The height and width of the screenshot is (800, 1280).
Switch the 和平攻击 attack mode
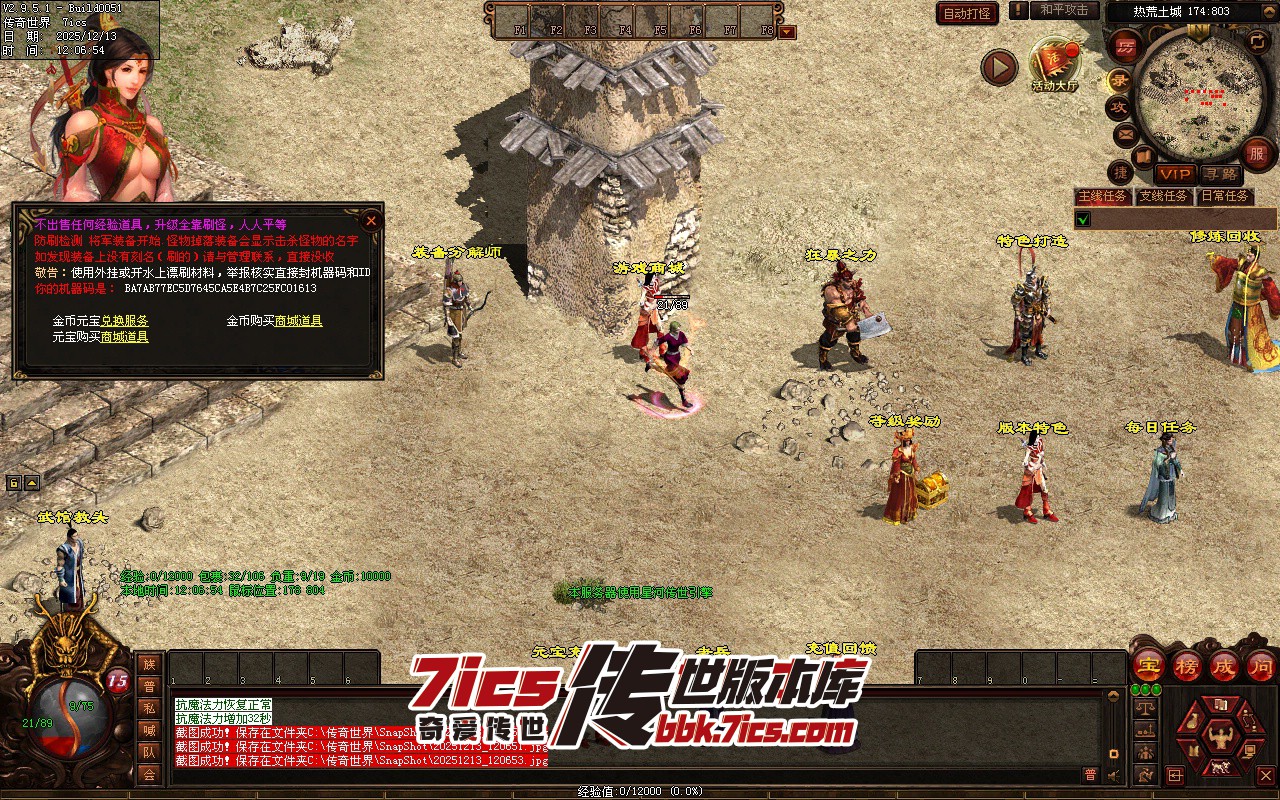point(1063,10)
